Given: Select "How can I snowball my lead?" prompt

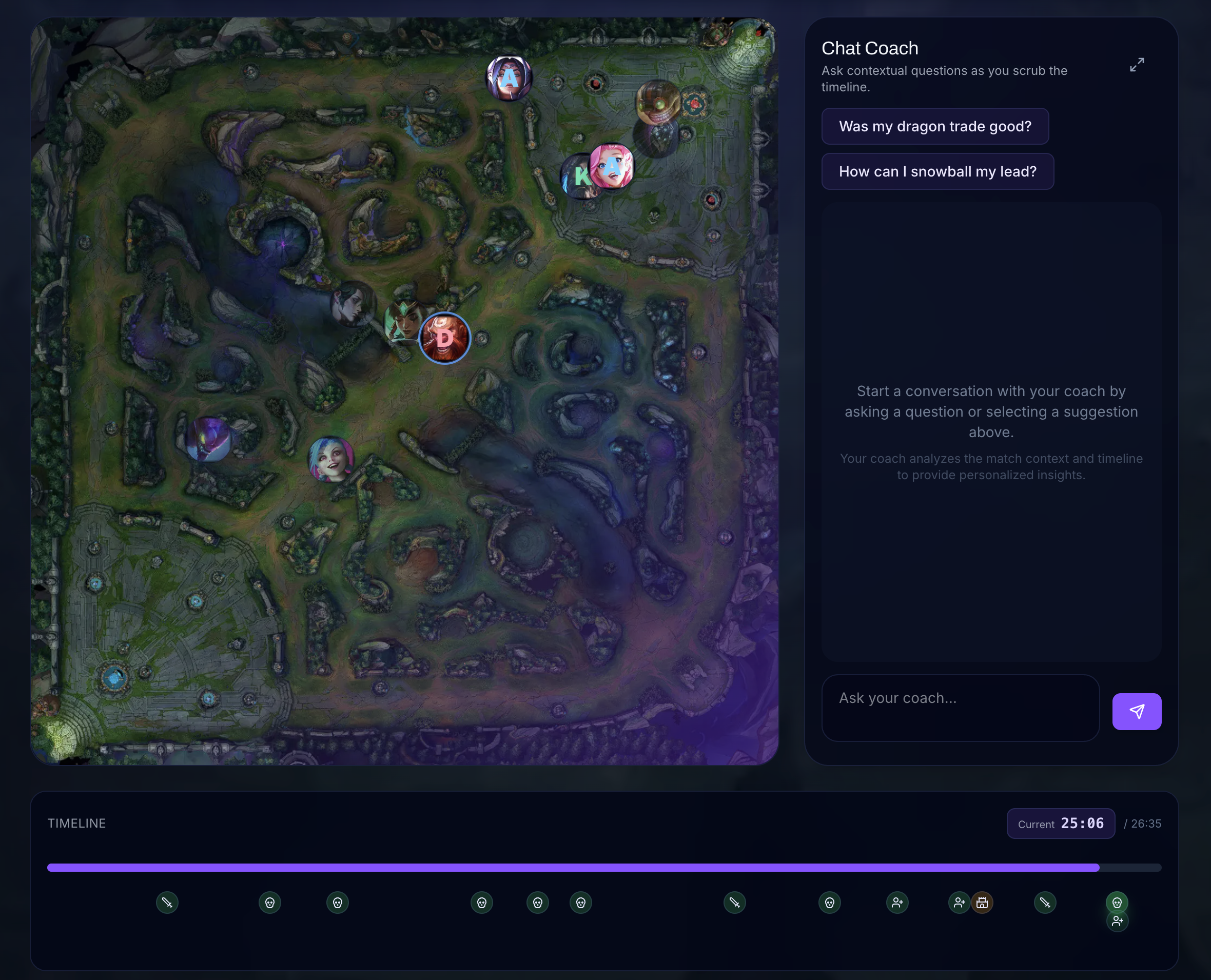Looking at the screenshot, I should coord(937,171).
